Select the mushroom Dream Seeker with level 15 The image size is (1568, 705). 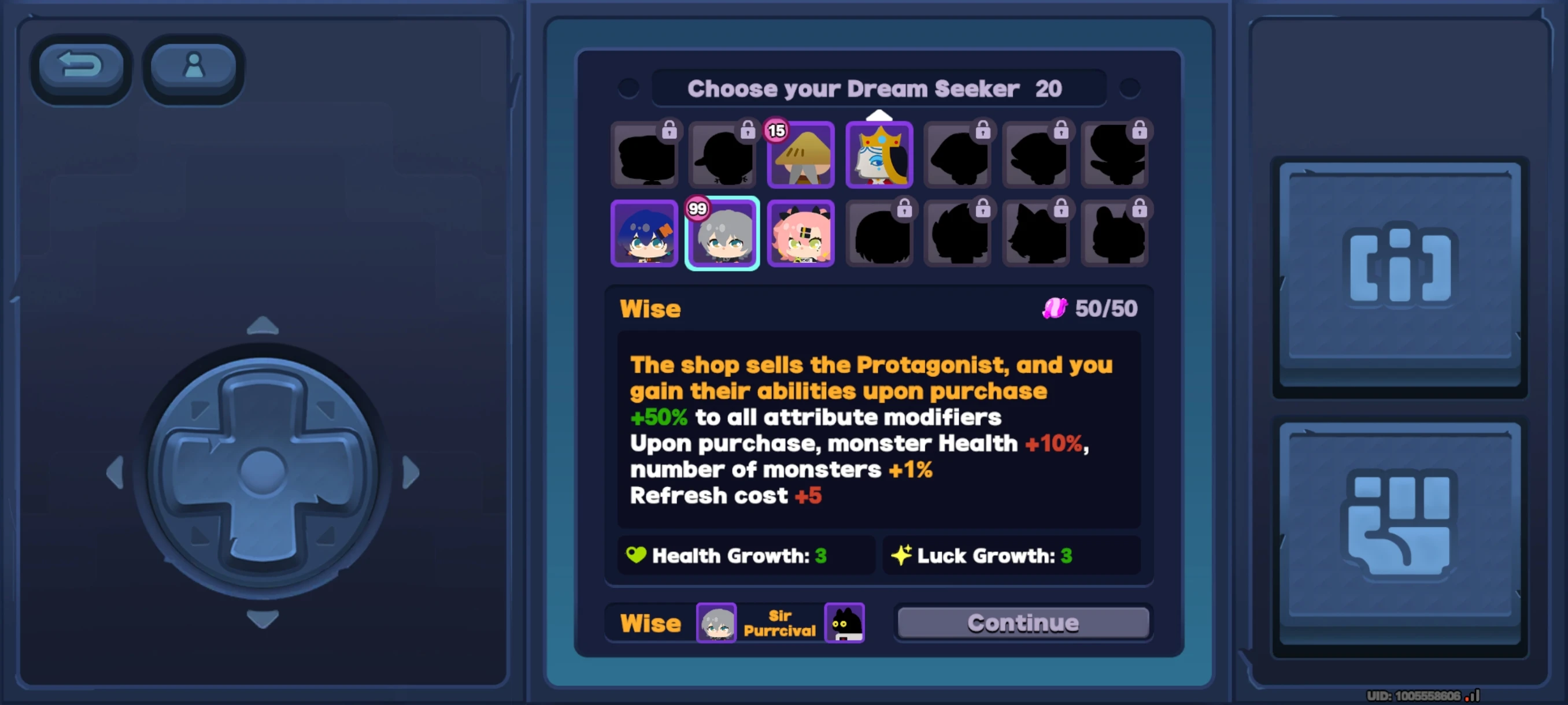point(800,155)
